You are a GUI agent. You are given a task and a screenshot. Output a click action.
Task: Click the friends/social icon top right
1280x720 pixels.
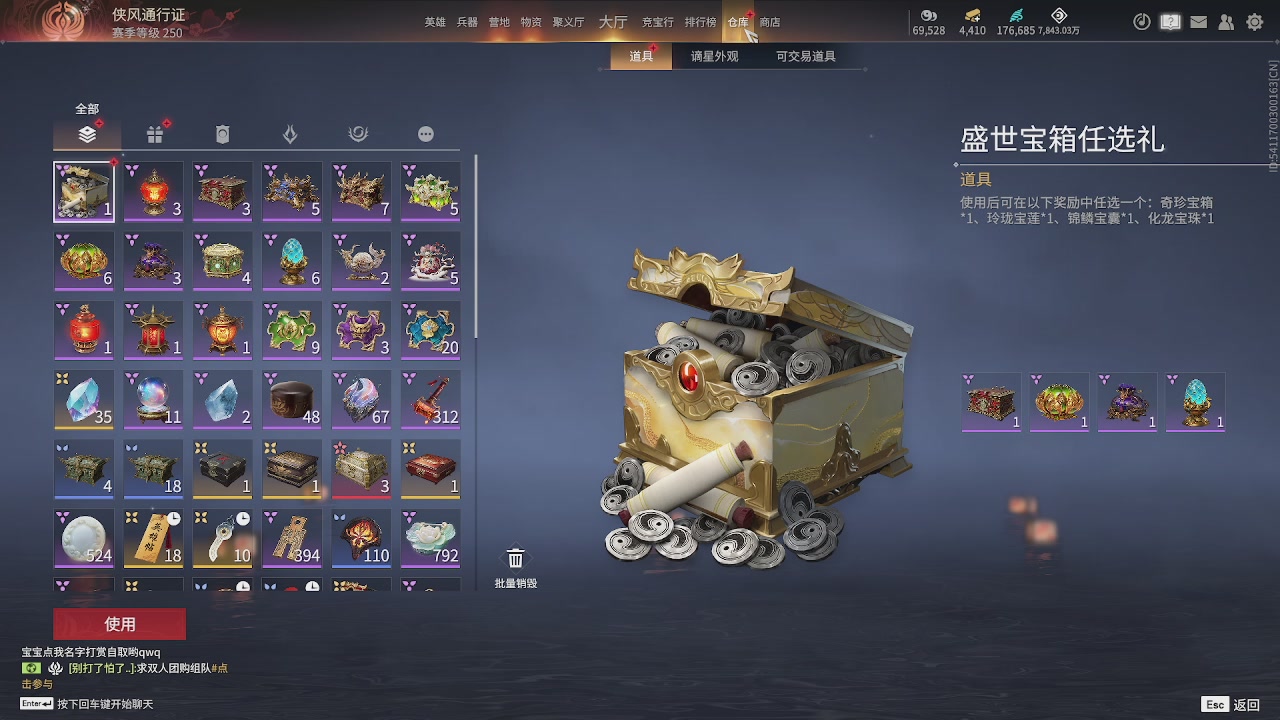(x=1227, y=21)
